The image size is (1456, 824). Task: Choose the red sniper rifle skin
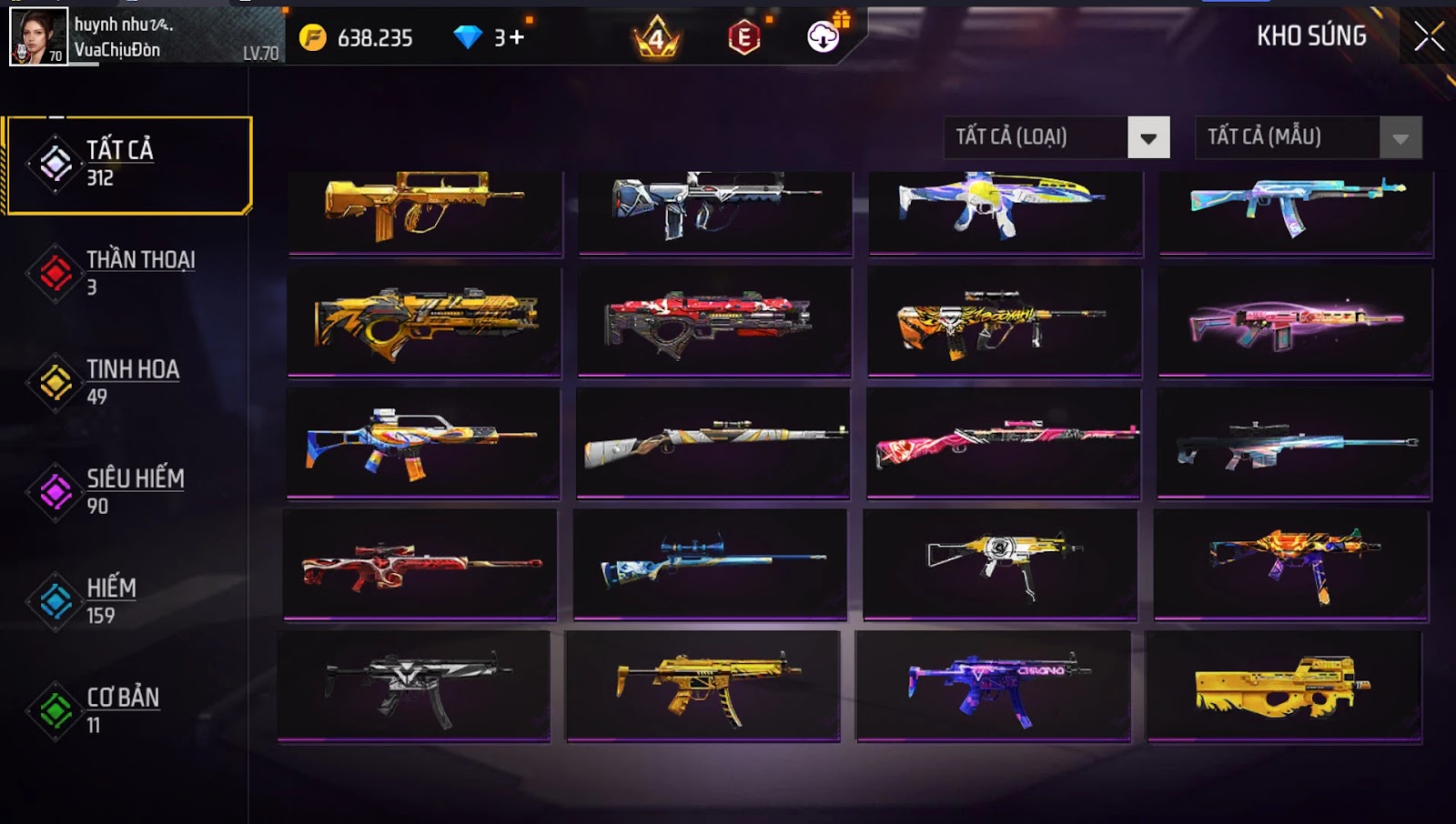(420, 564)
